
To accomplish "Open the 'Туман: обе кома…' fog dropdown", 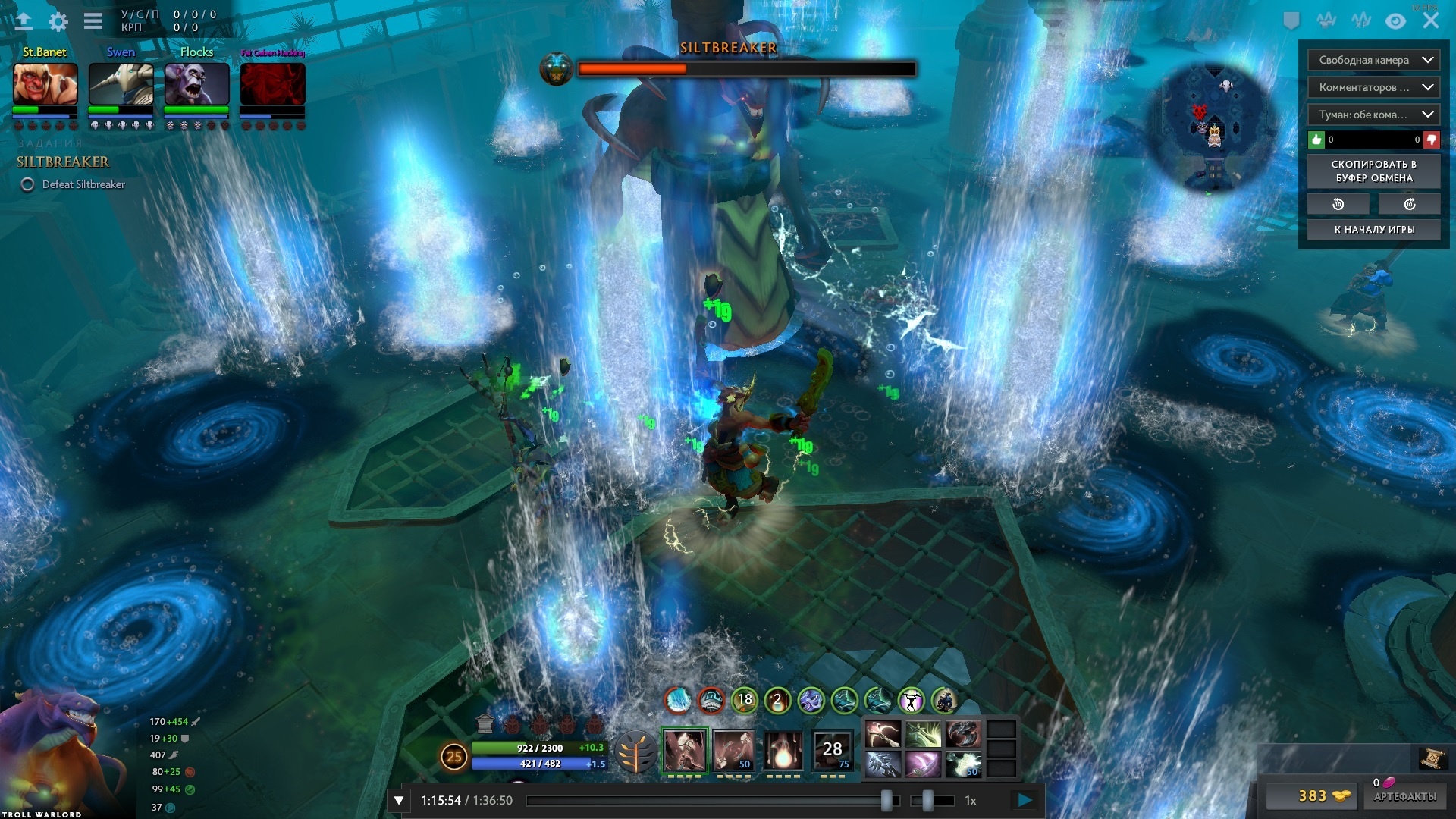I will tap(1373, 115).
